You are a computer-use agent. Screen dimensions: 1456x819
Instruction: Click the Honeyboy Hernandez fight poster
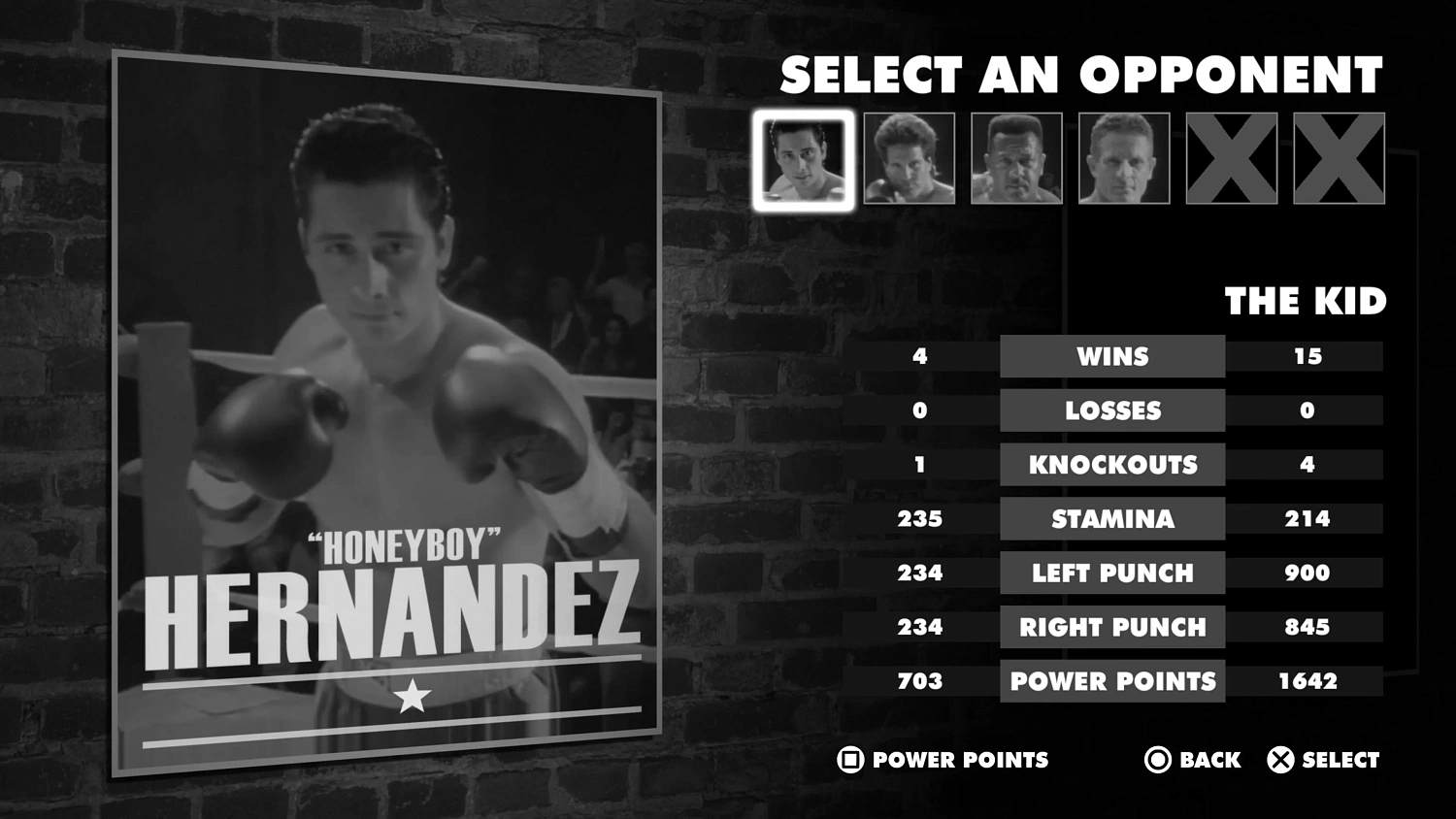click(x=388, y=408)
